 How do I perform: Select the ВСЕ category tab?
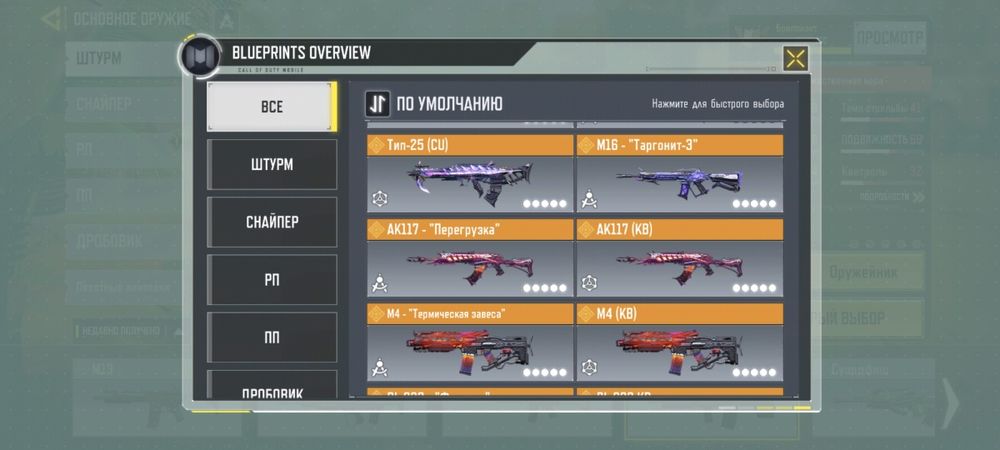[x=271, y=107]
